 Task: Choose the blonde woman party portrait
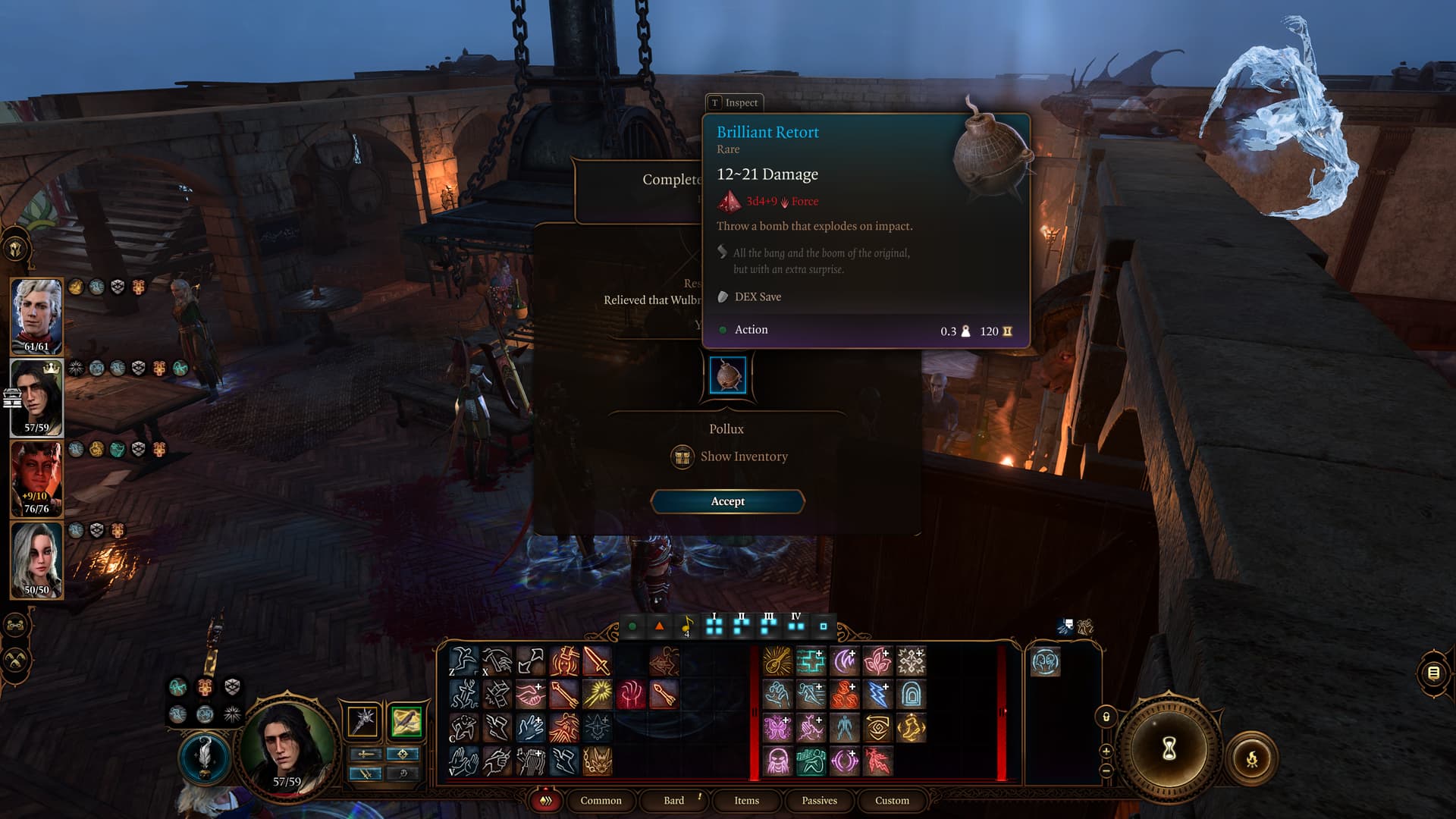[36, 560]
